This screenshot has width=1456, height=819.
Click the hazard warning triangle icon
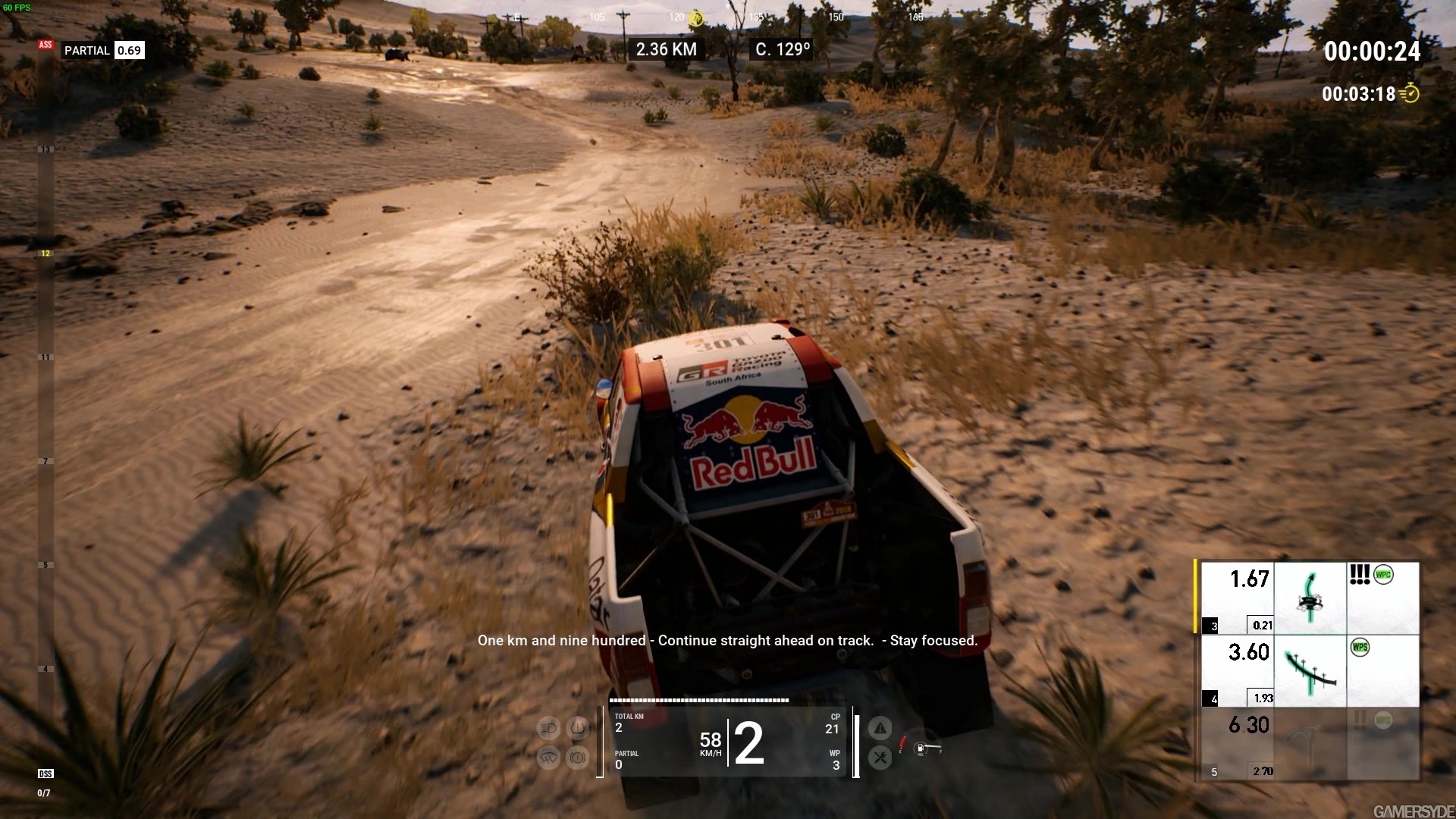(x=880, y=727)
